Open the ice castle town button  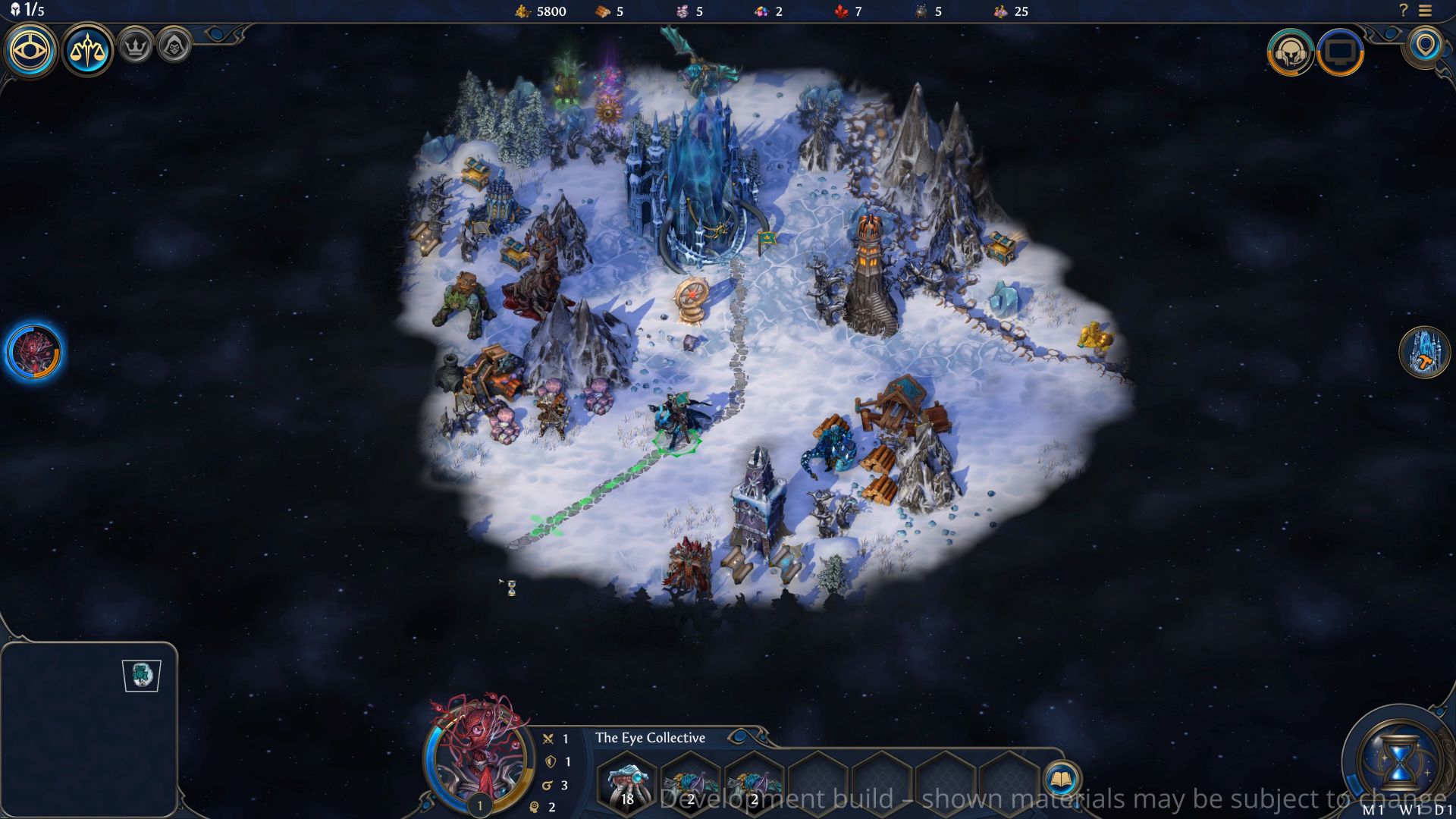1424,352
